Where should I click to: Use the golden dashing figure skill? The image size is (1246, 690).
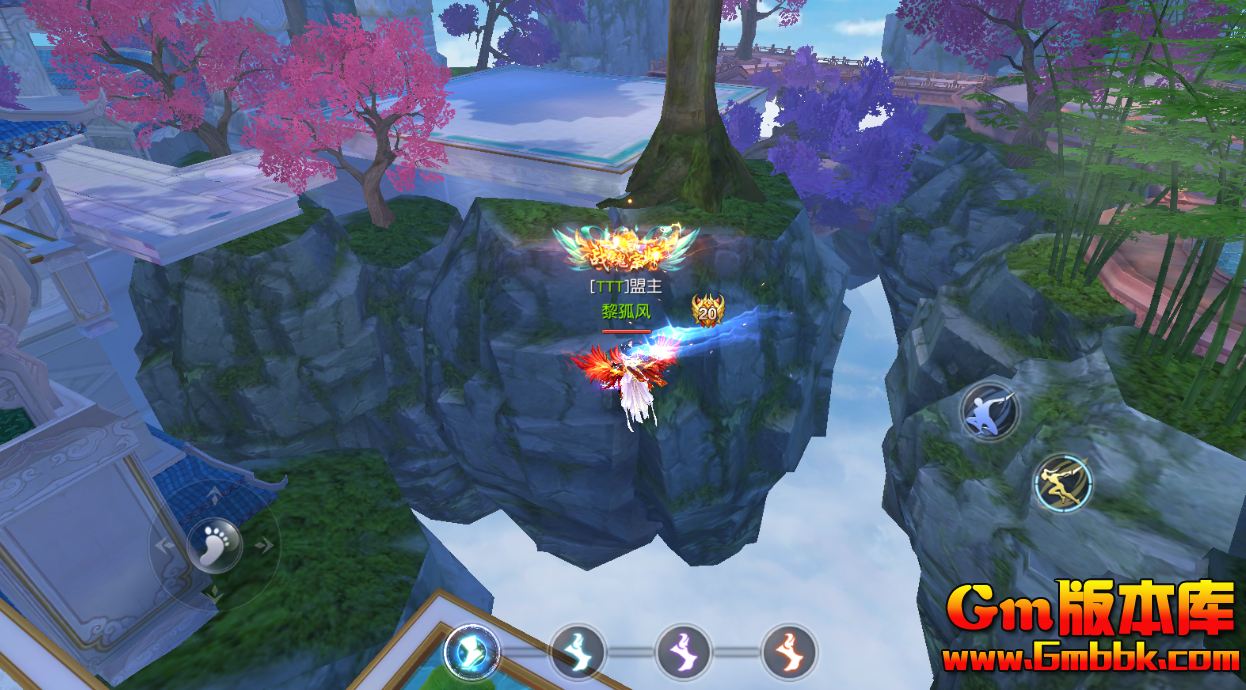pyautogui.click(x=1062, y=483)
